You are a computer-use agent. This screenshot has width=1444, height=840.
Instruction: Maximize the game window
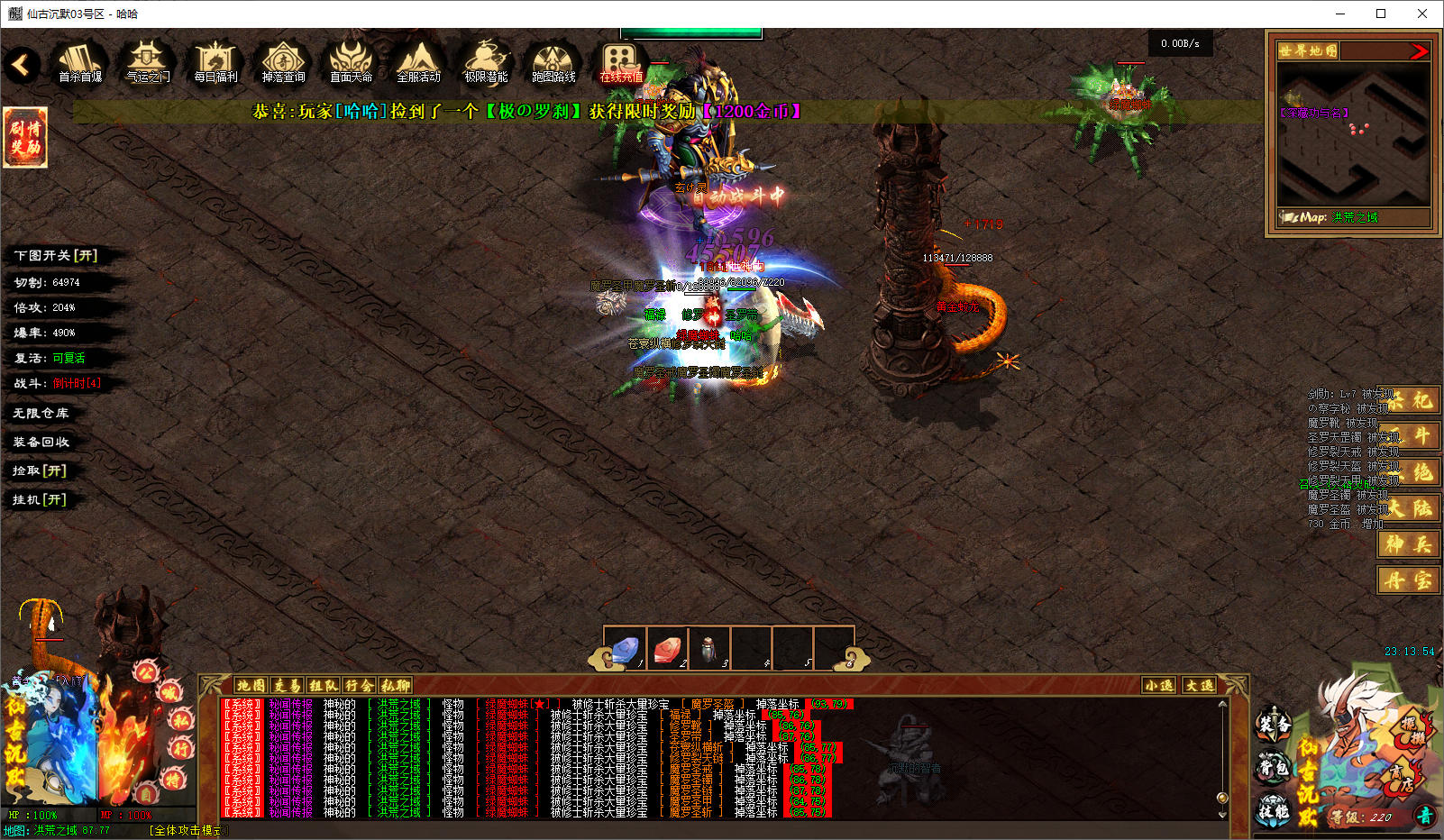coord(1381,14)
